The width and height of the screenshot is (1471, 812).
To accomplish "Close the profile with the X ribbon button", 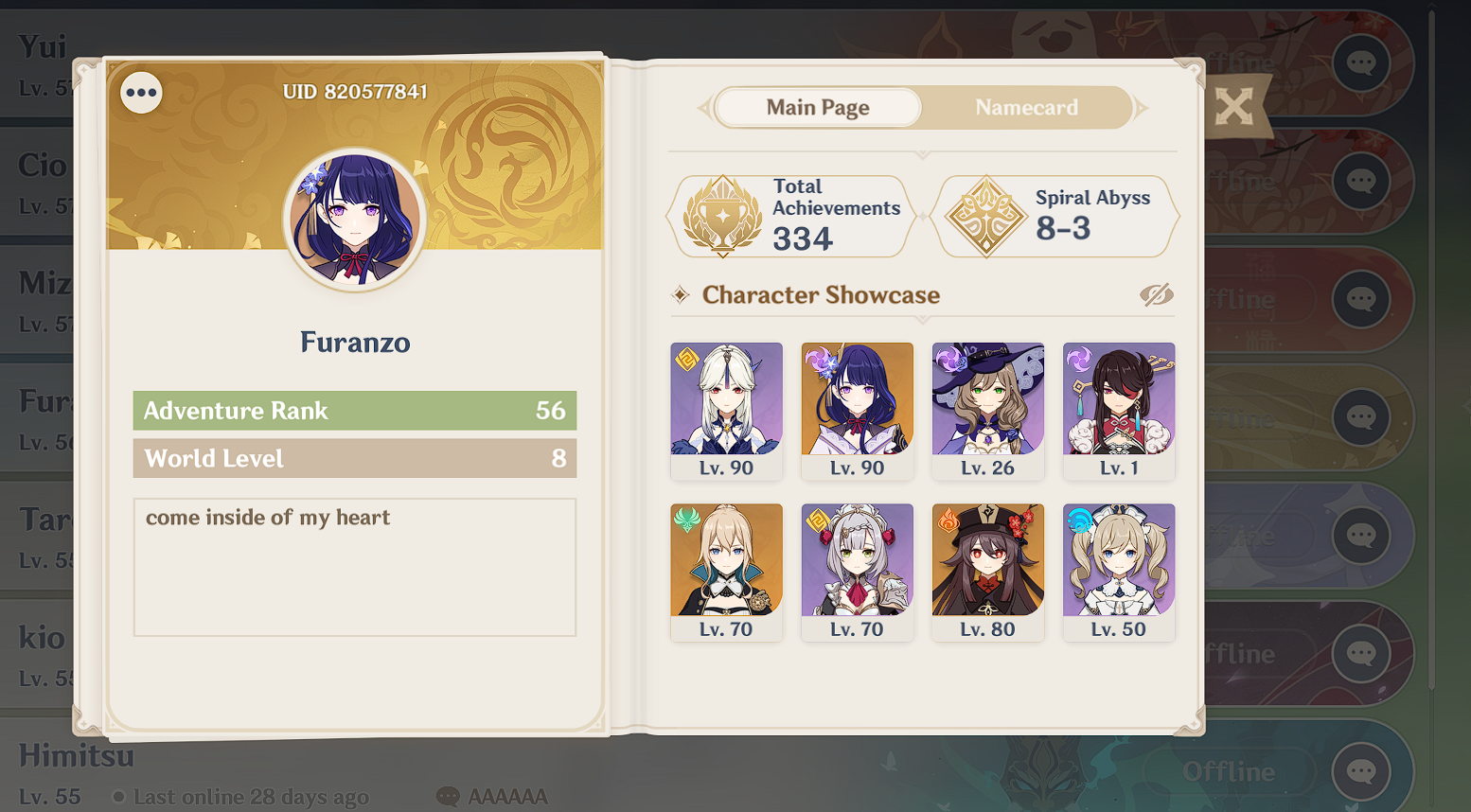I will (1233, 107).
